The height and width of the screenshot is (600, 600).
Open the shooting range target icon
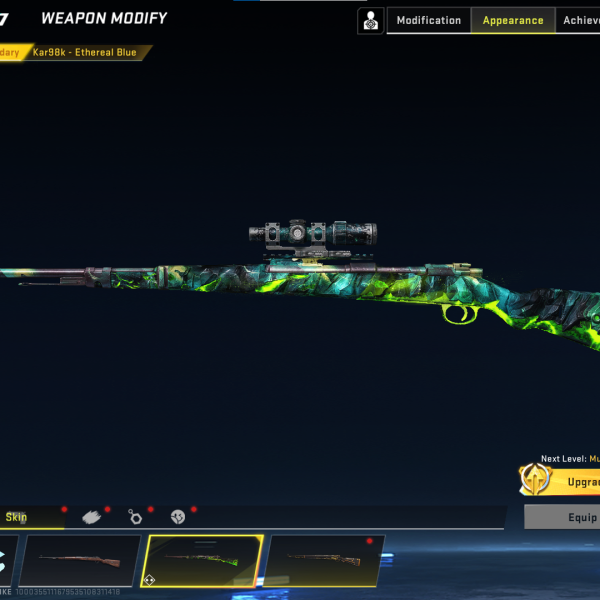371,20
